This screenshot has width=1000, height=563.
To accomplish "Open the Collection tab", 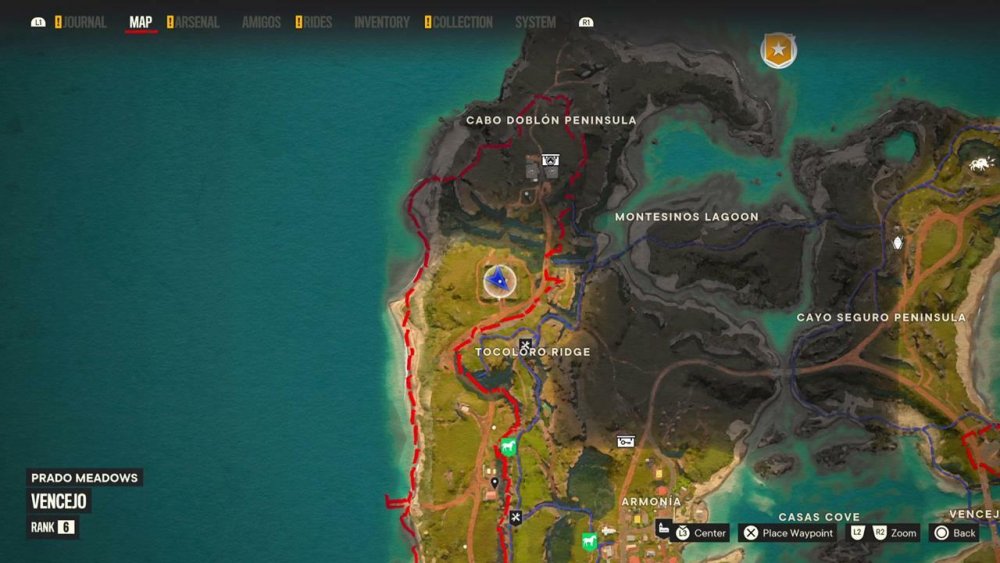I will coord(463,22).
